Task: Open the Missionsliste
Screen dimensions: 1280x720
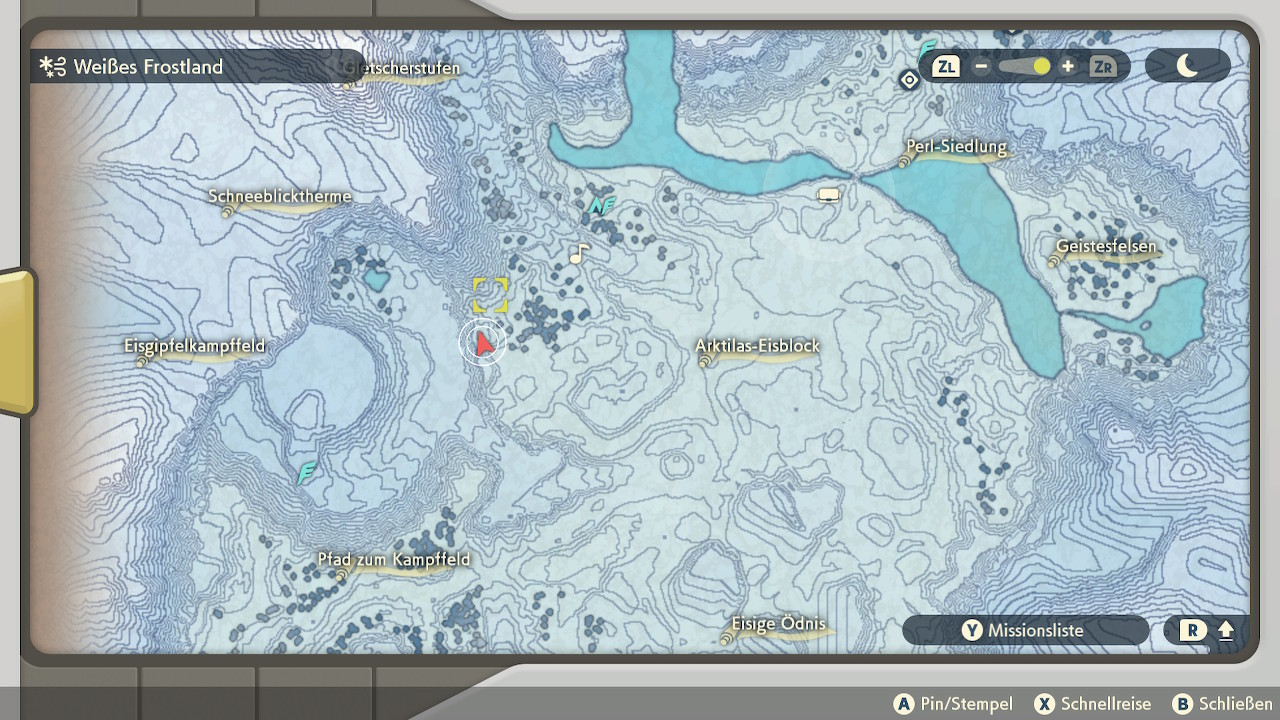Action: coord(1025,631)
